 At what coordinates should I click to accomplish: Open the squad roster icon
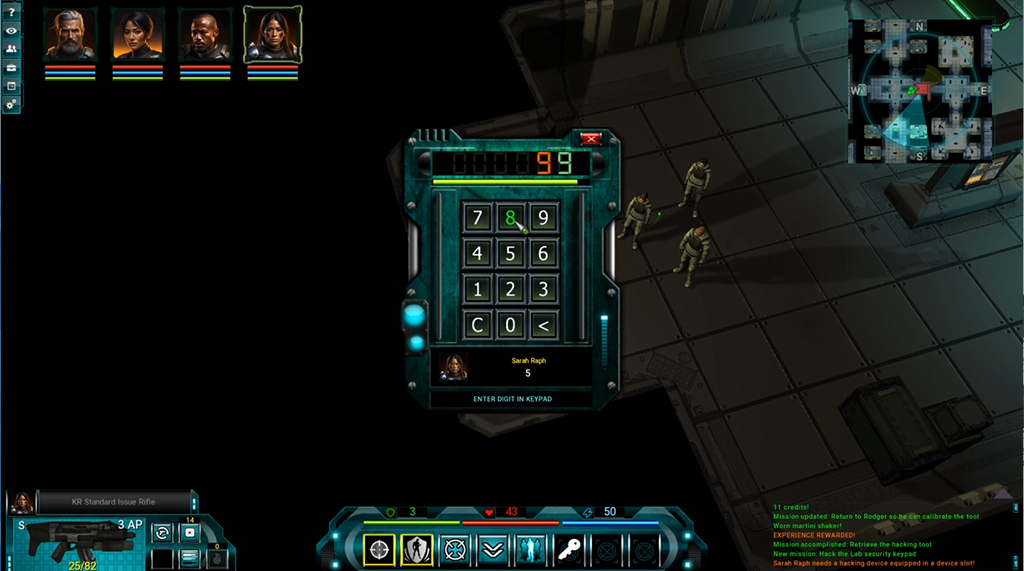pos(11,48)
